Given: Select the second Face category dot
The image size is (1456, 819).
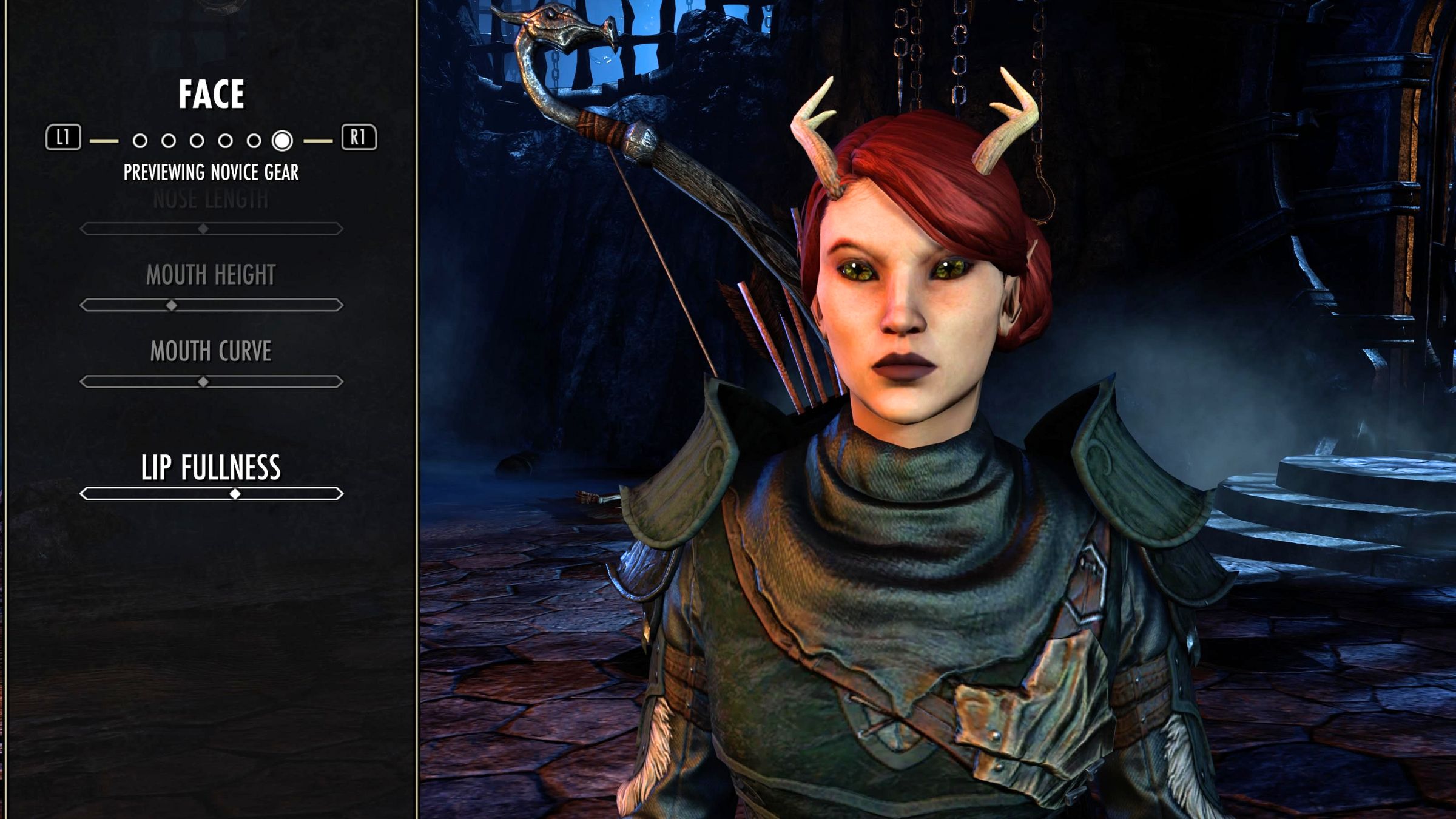Looking at the screenshot, I should click(x=168, y=141).
